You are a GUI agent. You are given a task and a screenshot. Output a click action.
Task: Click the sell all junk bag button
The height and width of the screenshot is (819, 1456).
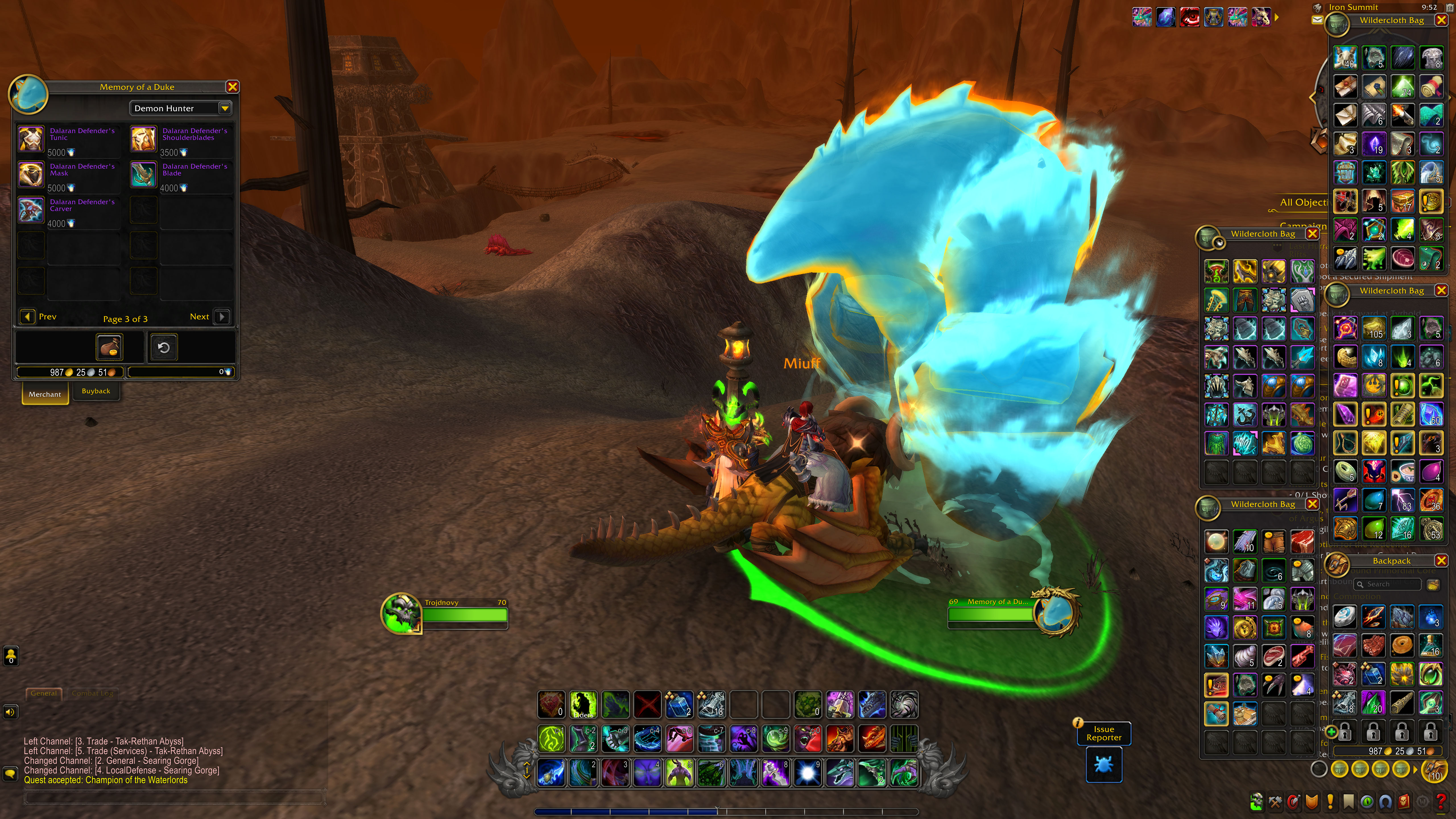(109, 347)
